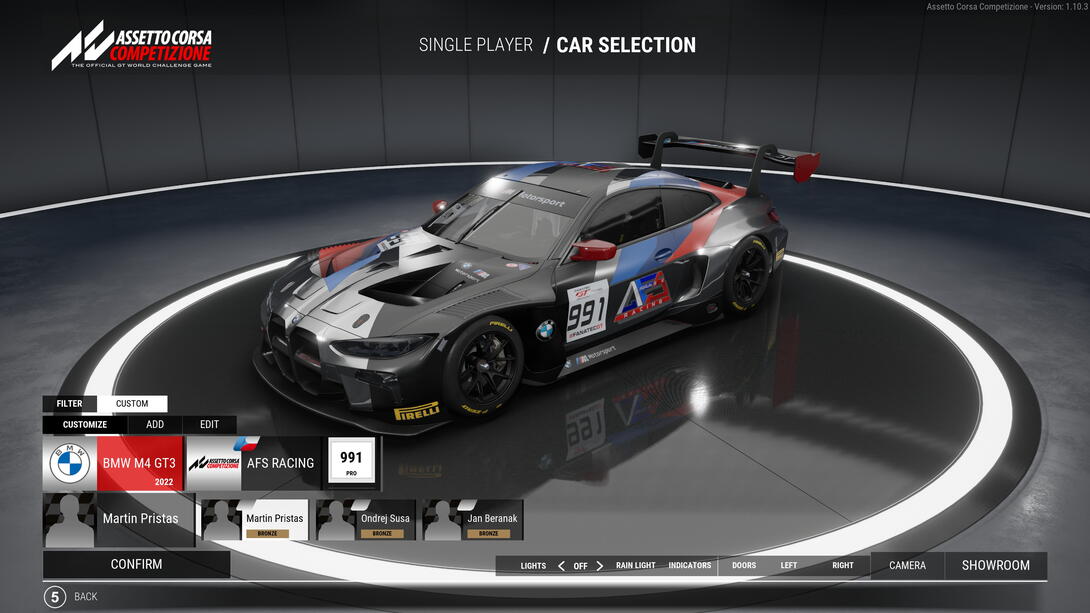1090x613 pixels.
Task: Change the Camera view
Action: (x=907, y=566)
